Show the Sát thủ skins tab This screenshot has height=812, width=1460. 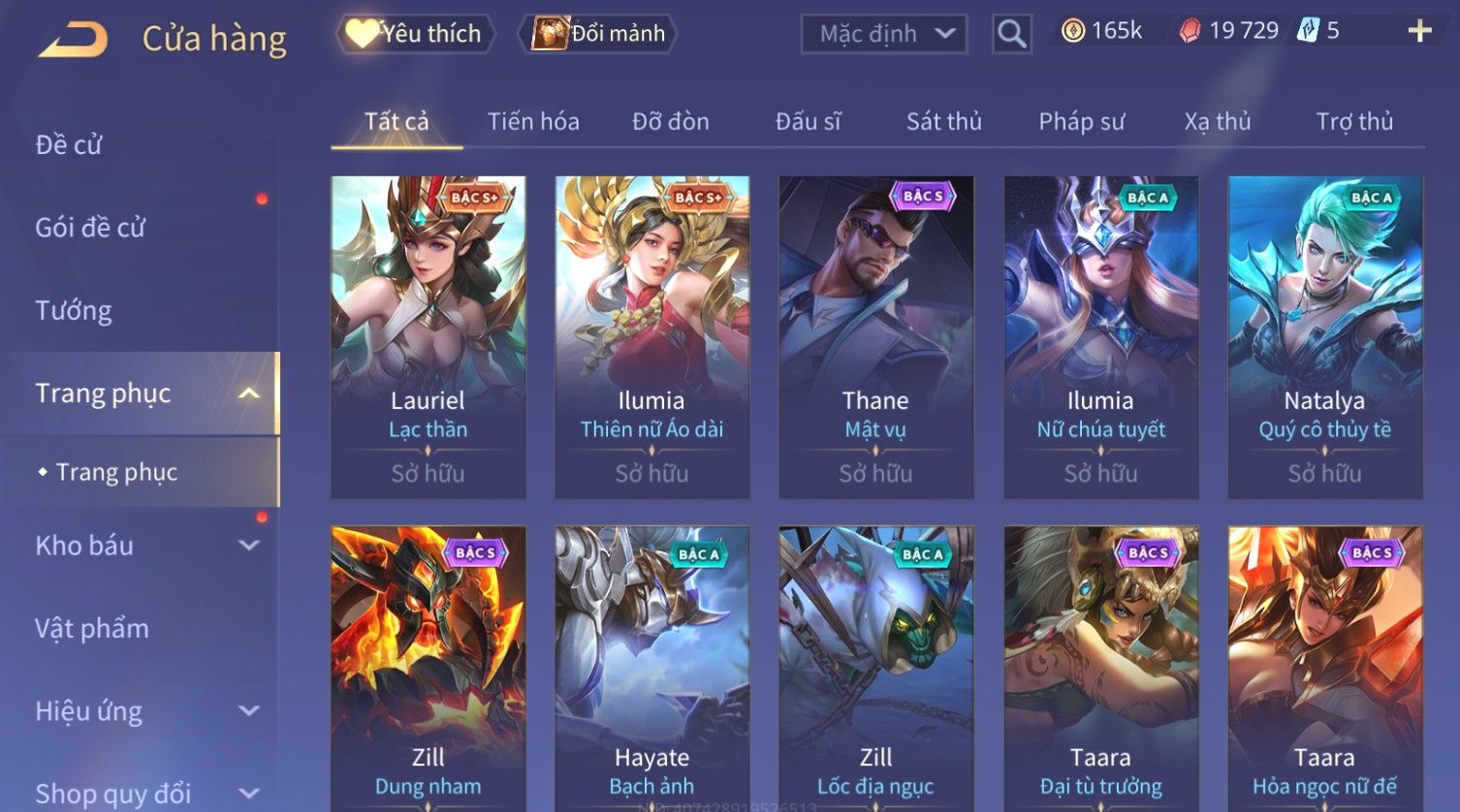point(944,122)
